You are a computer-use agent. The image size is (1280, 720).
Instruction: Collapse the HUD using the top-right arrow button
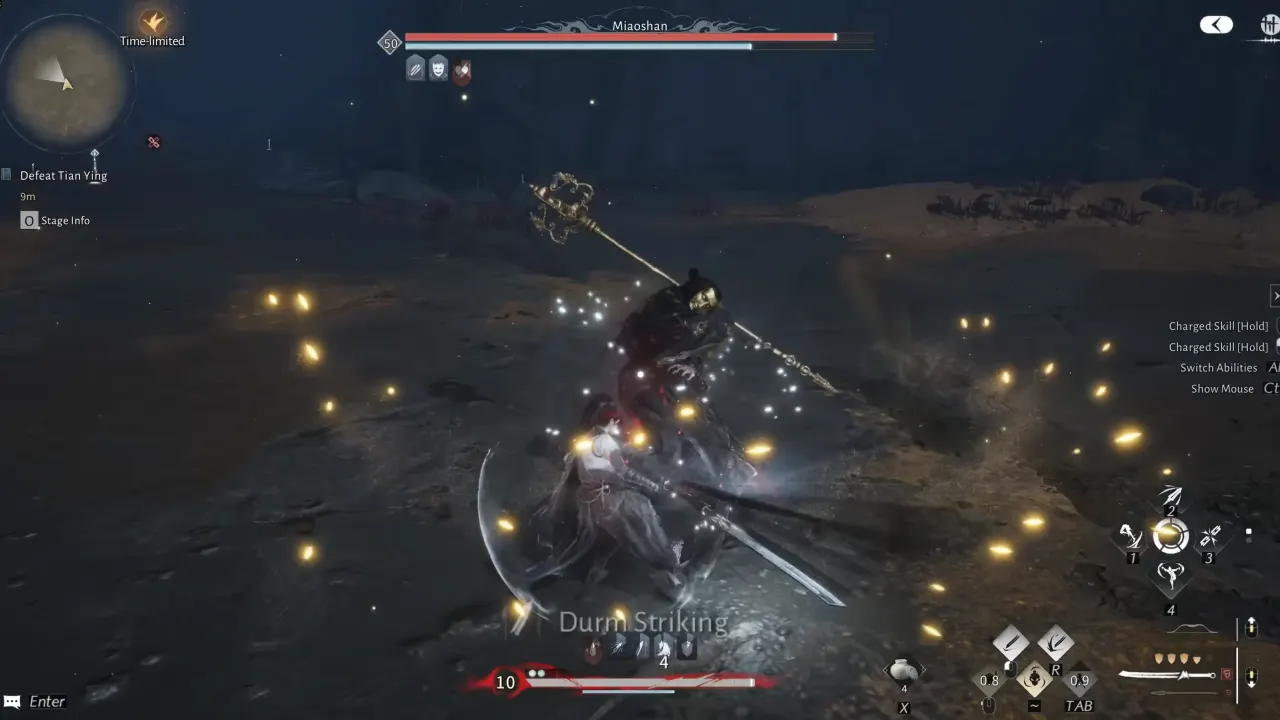[x=1216, y=23]
